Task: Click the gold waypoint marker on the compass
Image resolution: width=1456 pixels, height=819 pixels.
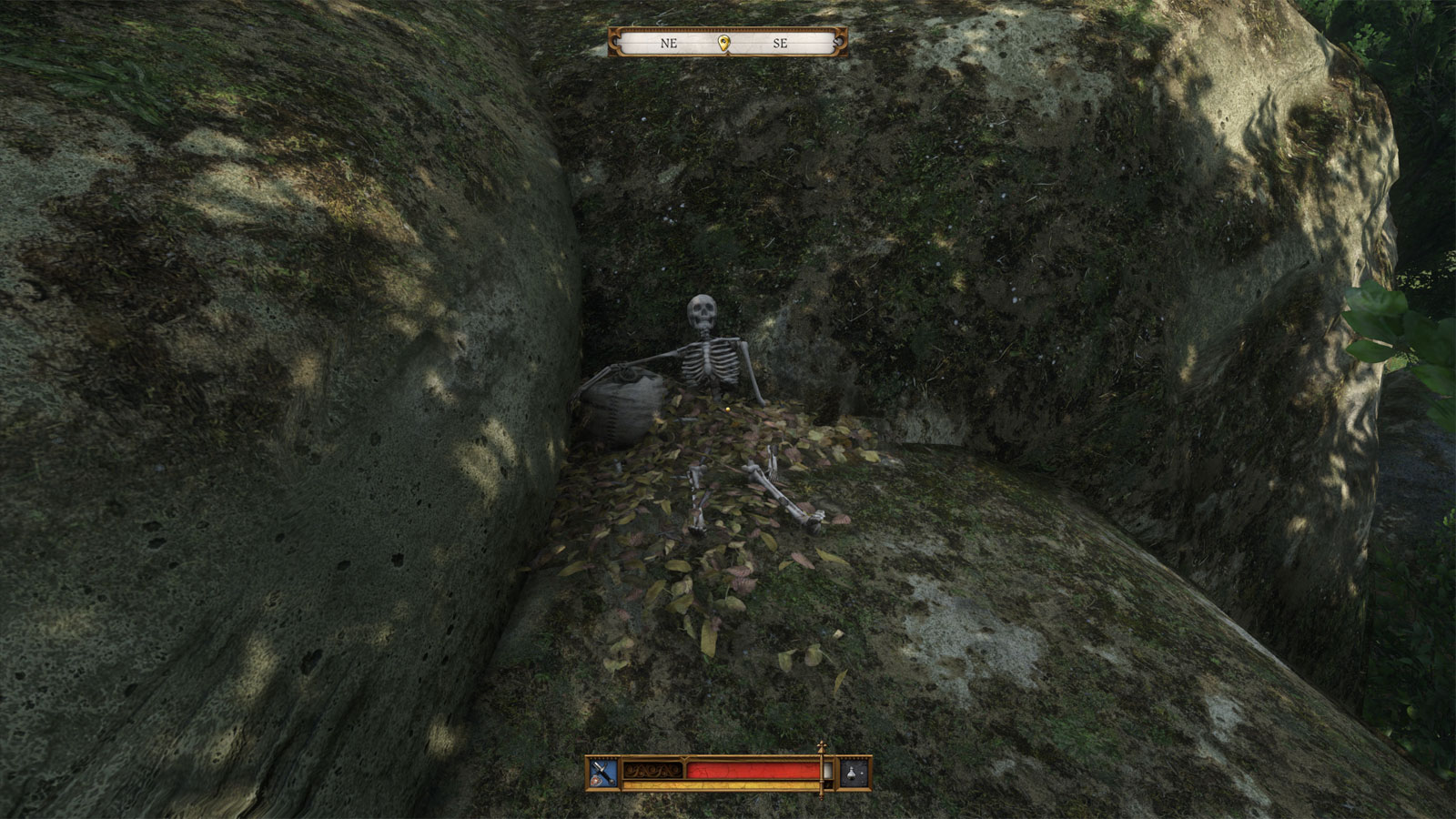Action: pyautogui.click(x=724, y=43)
